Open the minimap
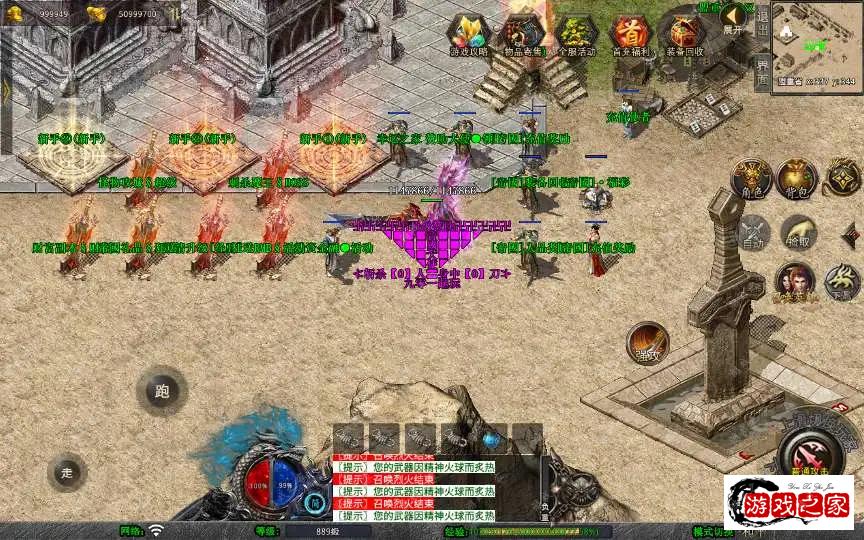The width and height of the screenshot is (864, 540). click(x=816, y=45)
